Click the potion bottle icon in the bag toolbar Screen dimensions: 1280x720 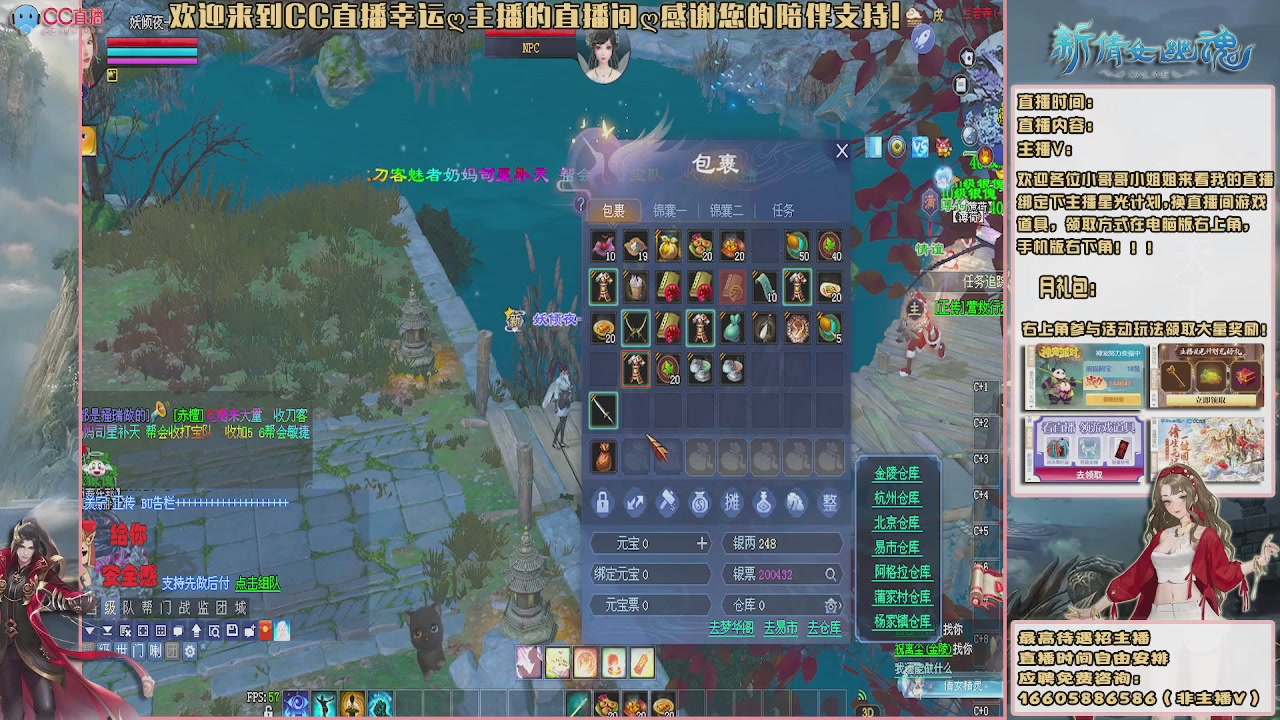[x=764, y=501]
